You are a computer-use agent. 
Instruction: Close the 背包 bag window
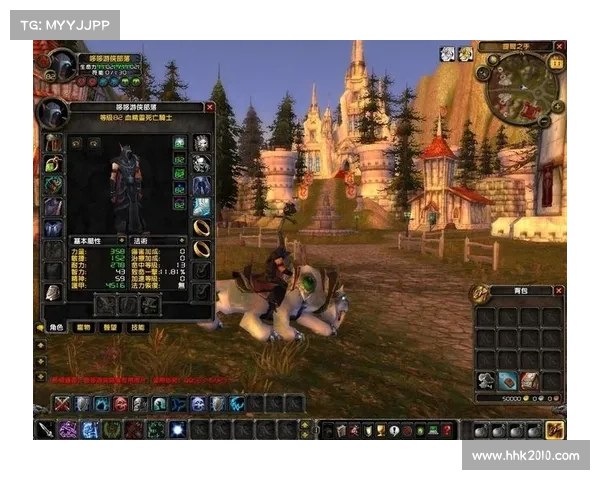(559, 290)
